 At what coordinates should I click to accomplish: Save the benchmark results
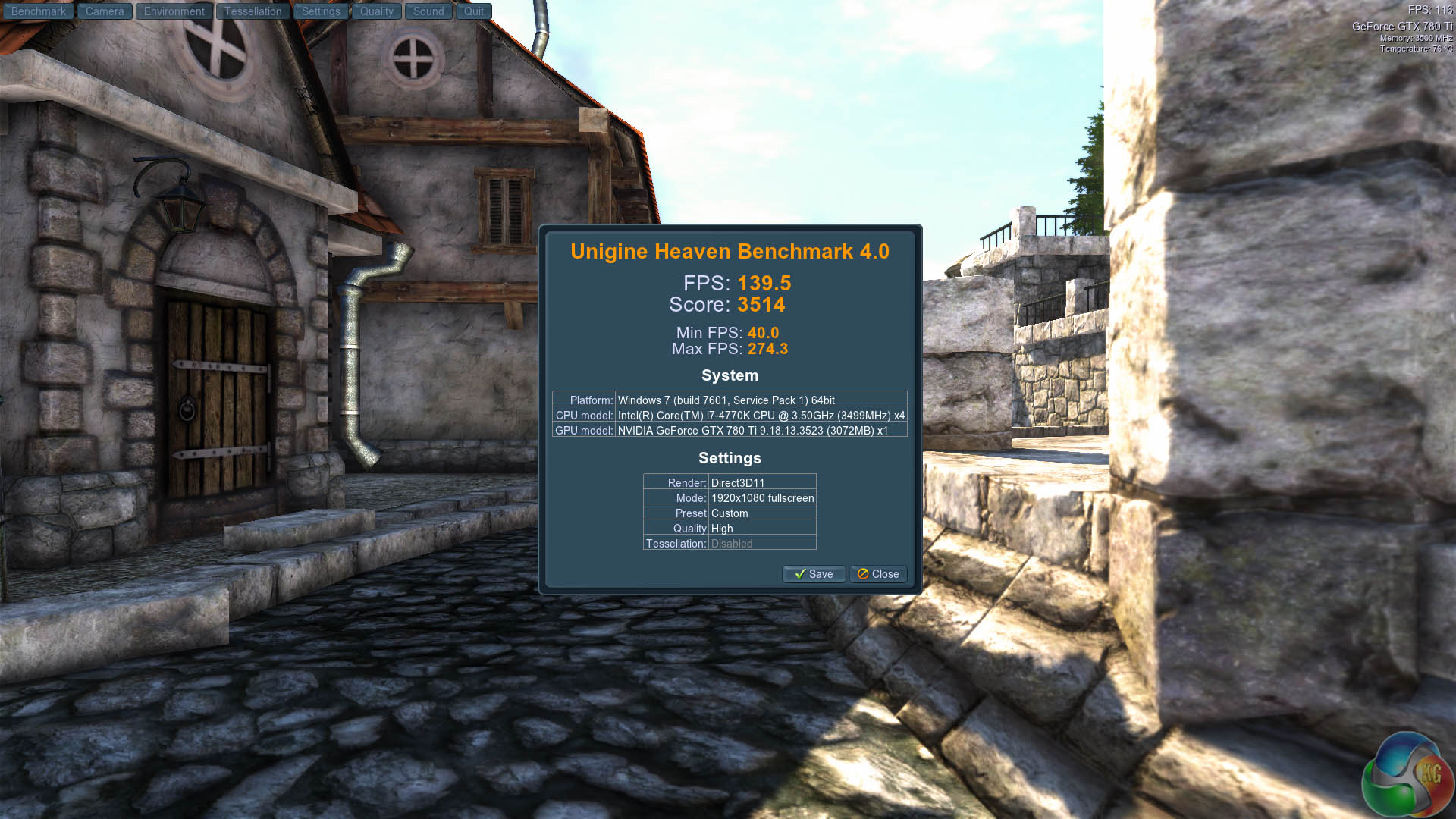[813, 574]
